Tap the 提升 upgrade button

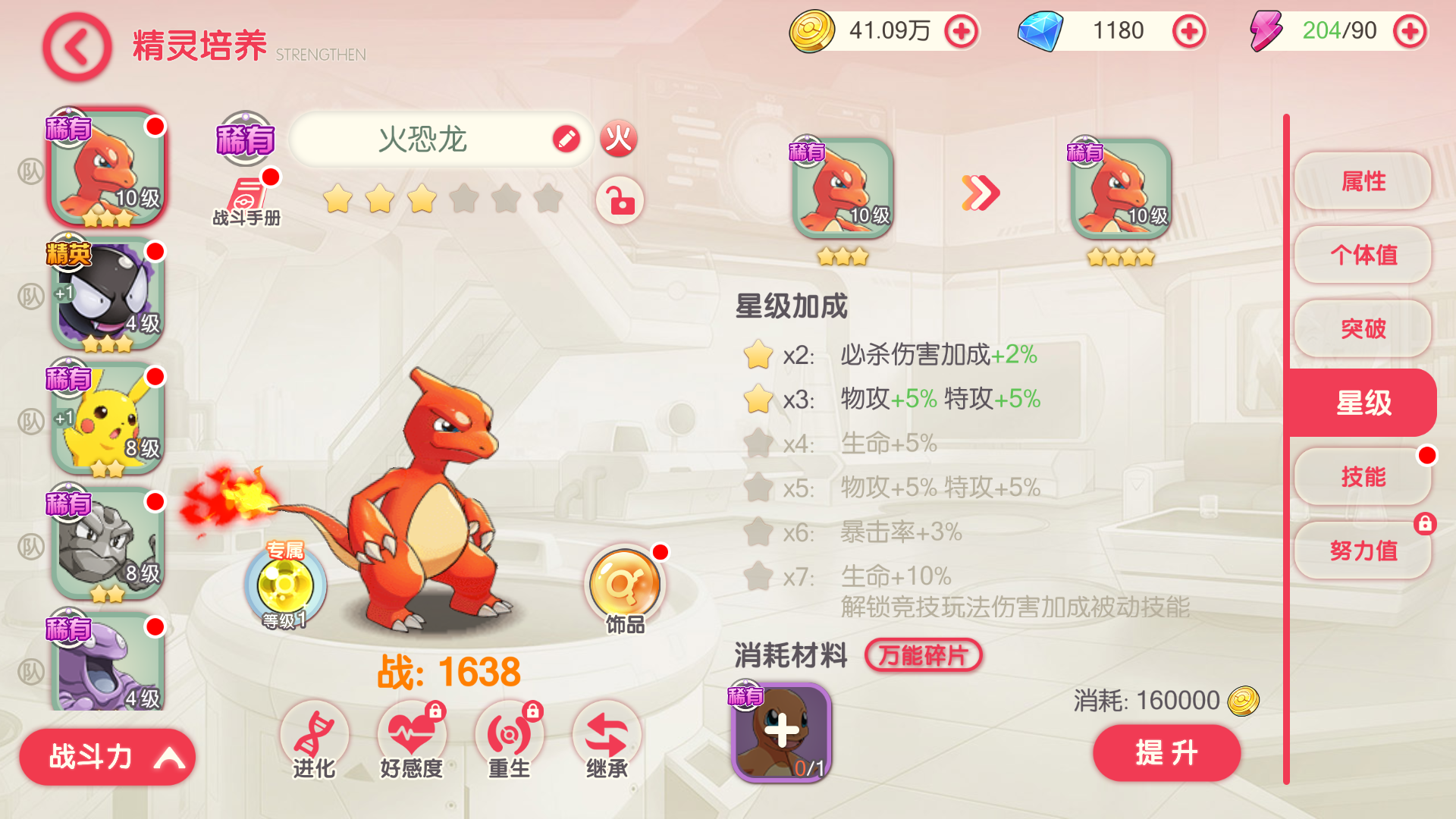point(1166,753)
